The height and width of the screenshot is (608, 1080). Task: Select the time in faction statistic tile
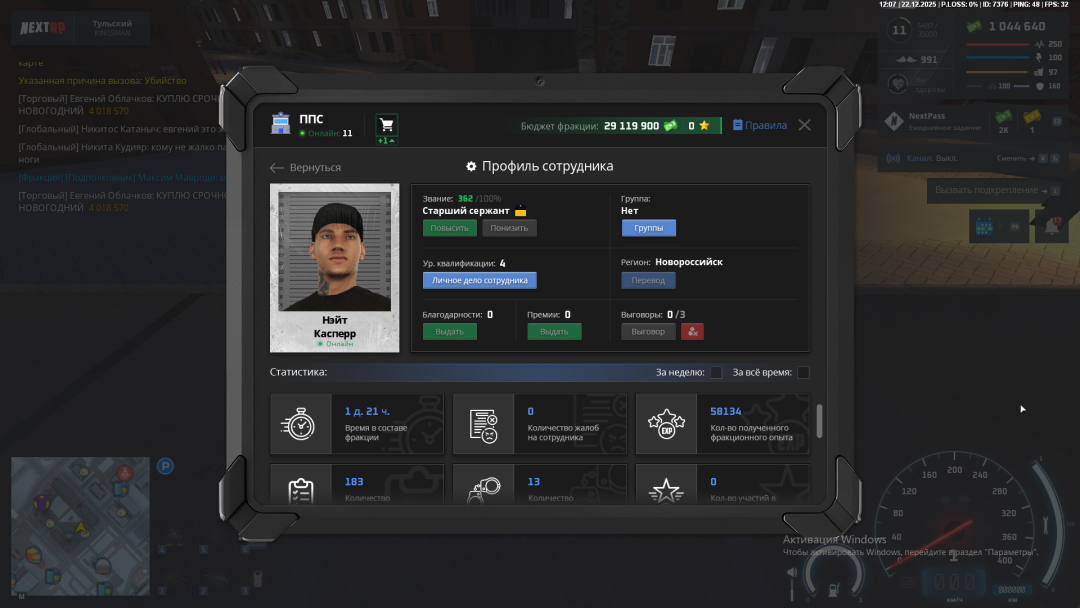(356, 424)
